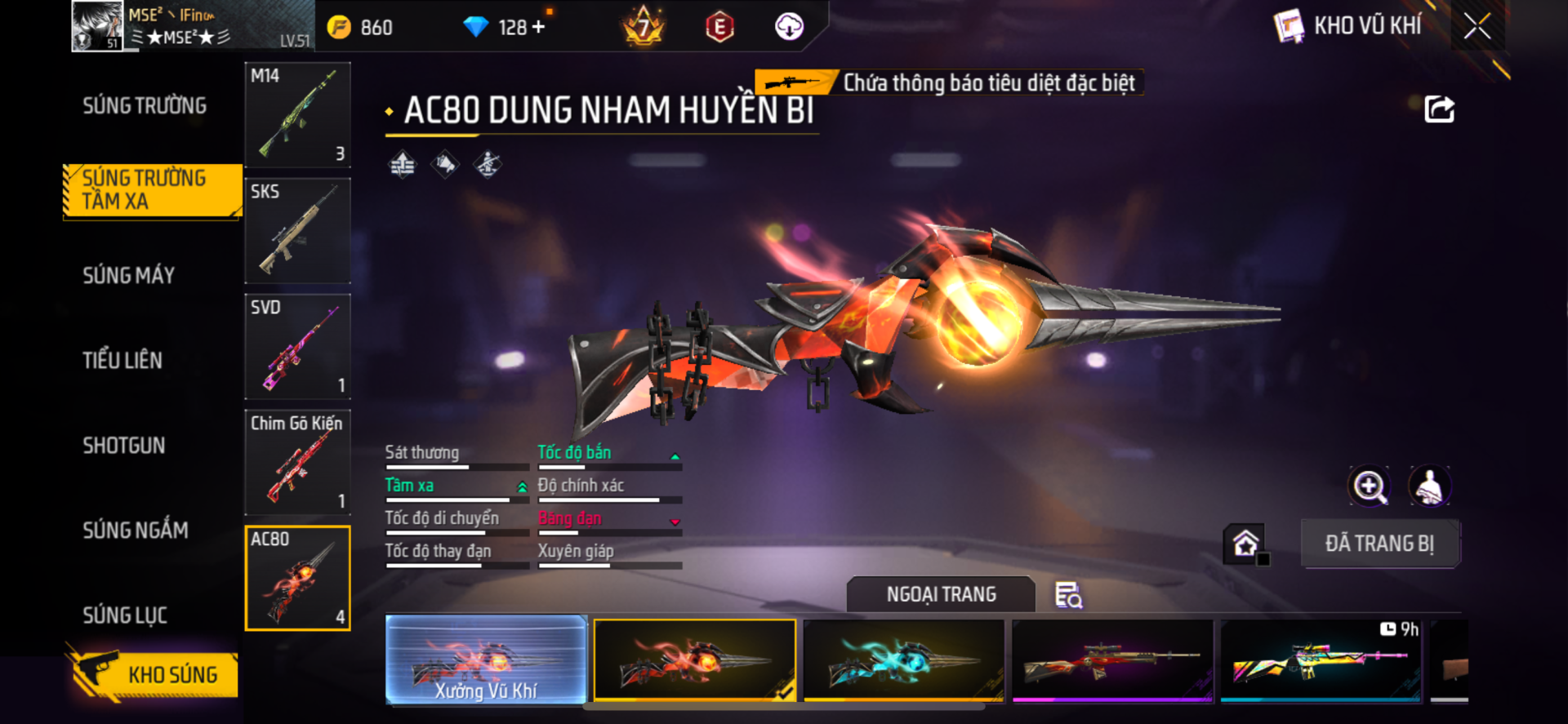Select the M14 weapon tile

(x=298, y=114)
